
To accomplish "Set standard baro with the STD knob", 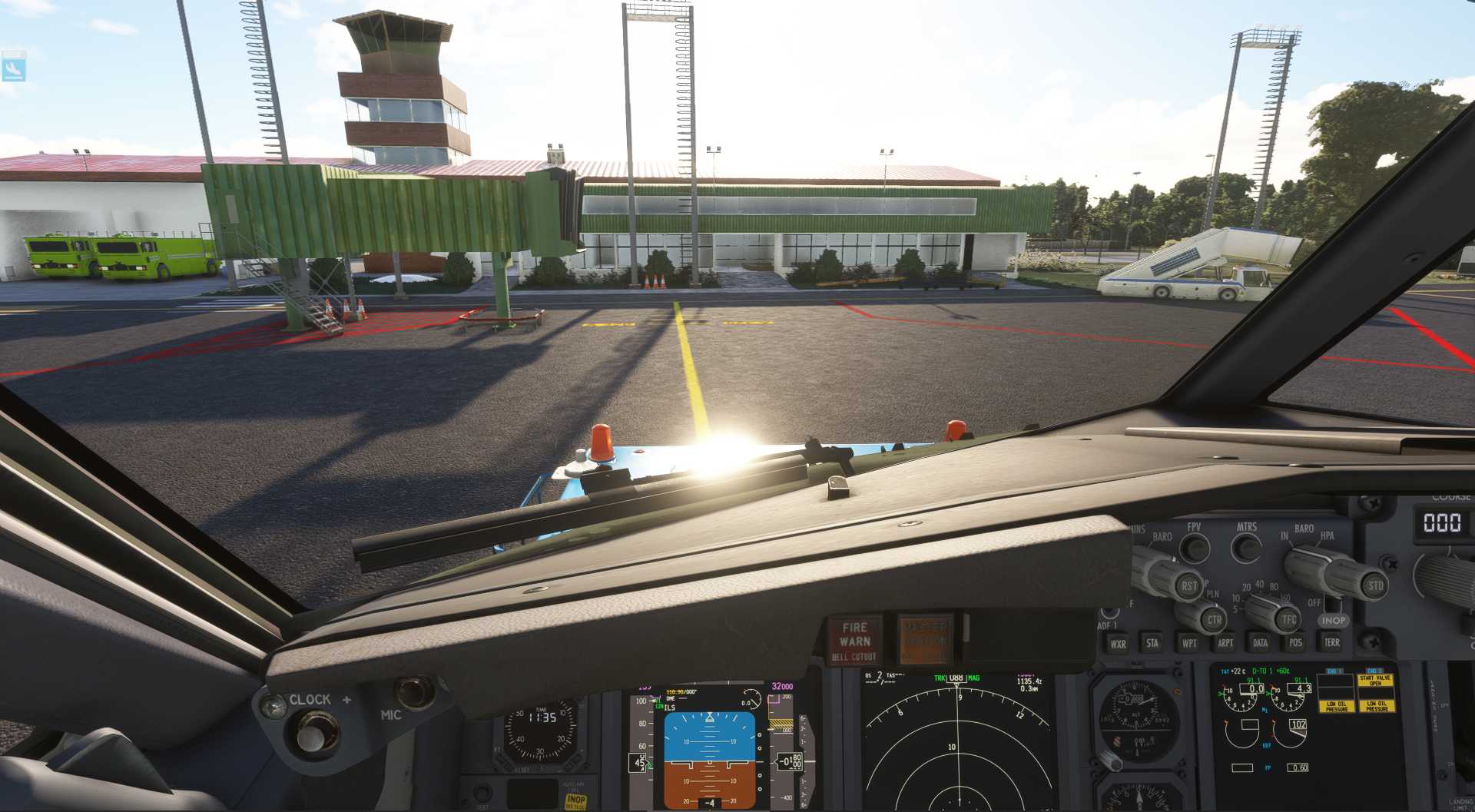I will coord(1374,585).
